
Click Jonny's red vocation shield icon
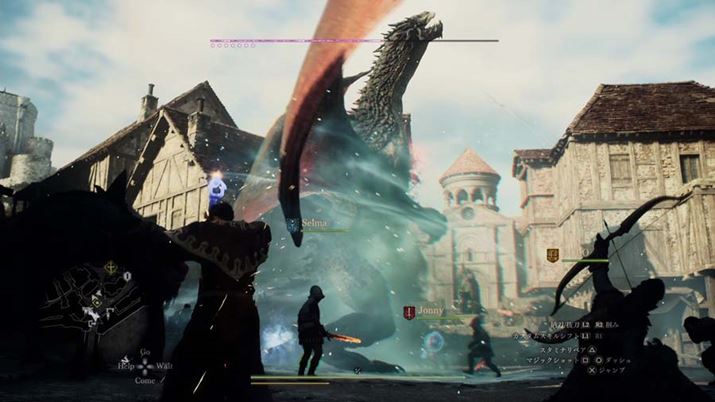tap(409, 312)
